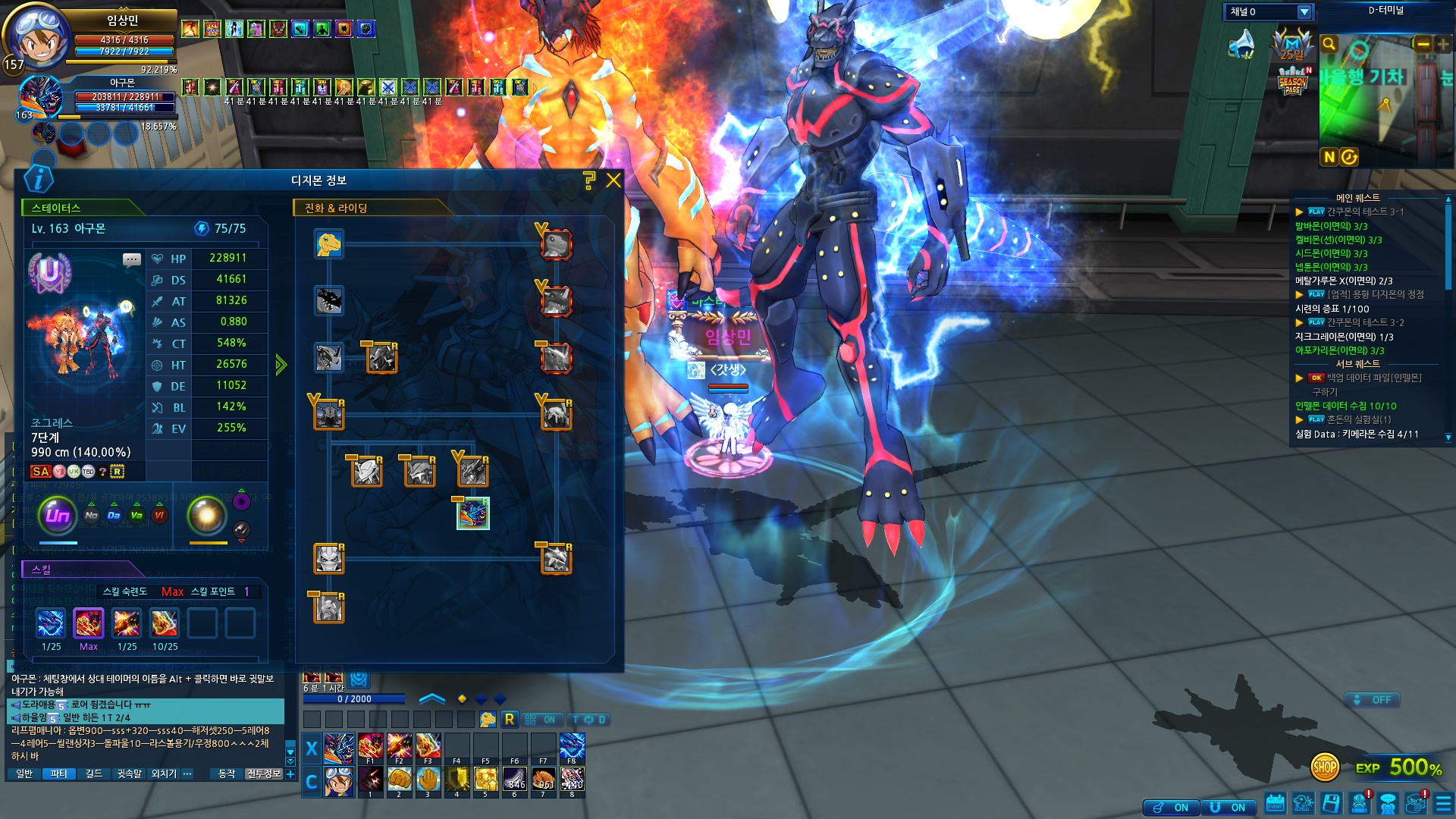1456x819 pixels.
Task: Toggle the character OFF switch
Action: [x=1372, y=700]
